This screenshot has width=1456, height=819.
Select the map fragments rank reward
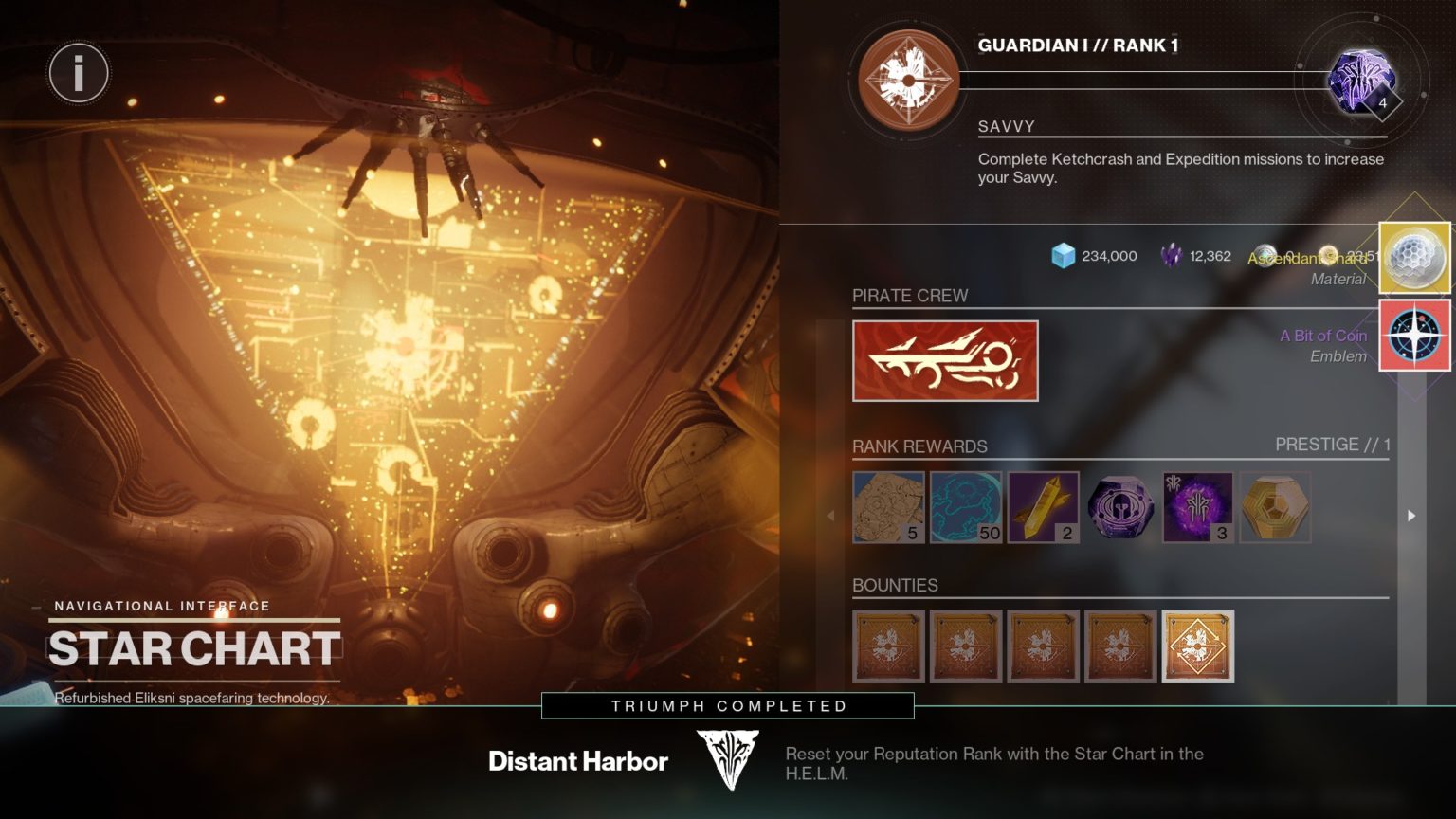[x=888, y=506]
